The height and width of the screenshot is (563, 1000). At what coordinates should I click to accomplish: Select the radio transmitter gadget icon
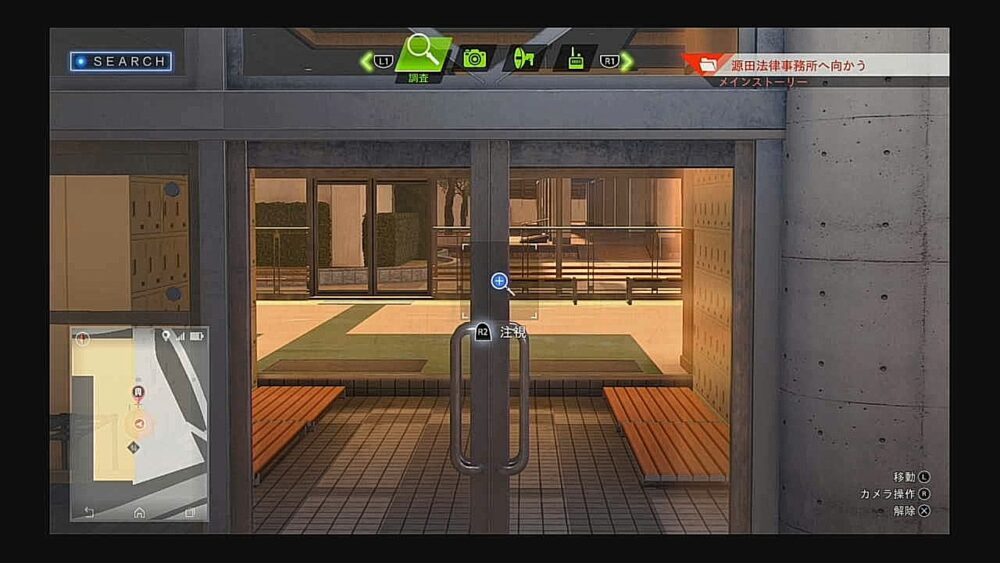pyautogui.click(x=576, y=58)
